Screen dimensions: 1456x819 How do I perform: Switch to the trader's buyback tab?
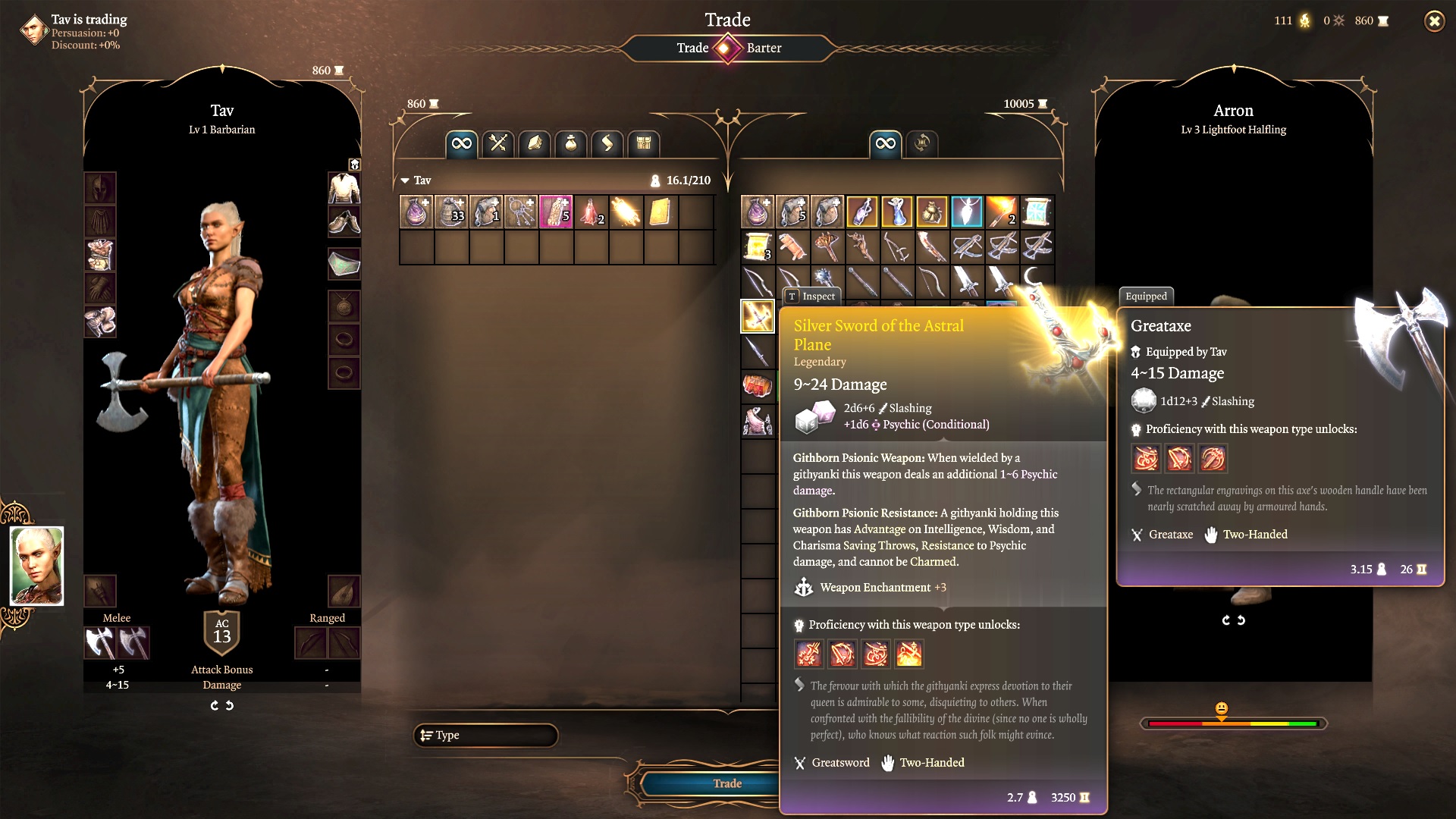pyautogui.click(x=922, y=143)
